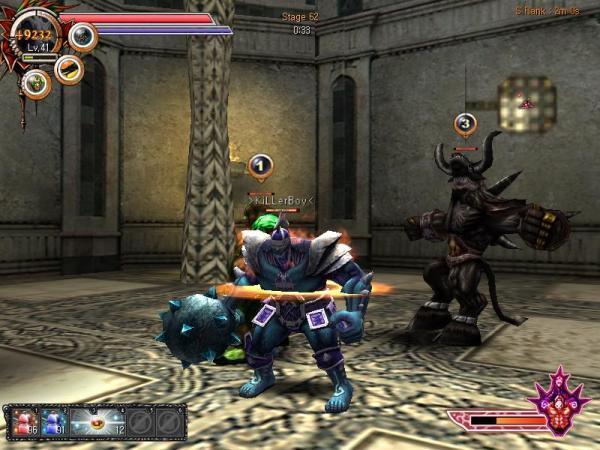Select target marker 3 above the minotaur
The width and height of the screenshot is (600, 450).
465,124
